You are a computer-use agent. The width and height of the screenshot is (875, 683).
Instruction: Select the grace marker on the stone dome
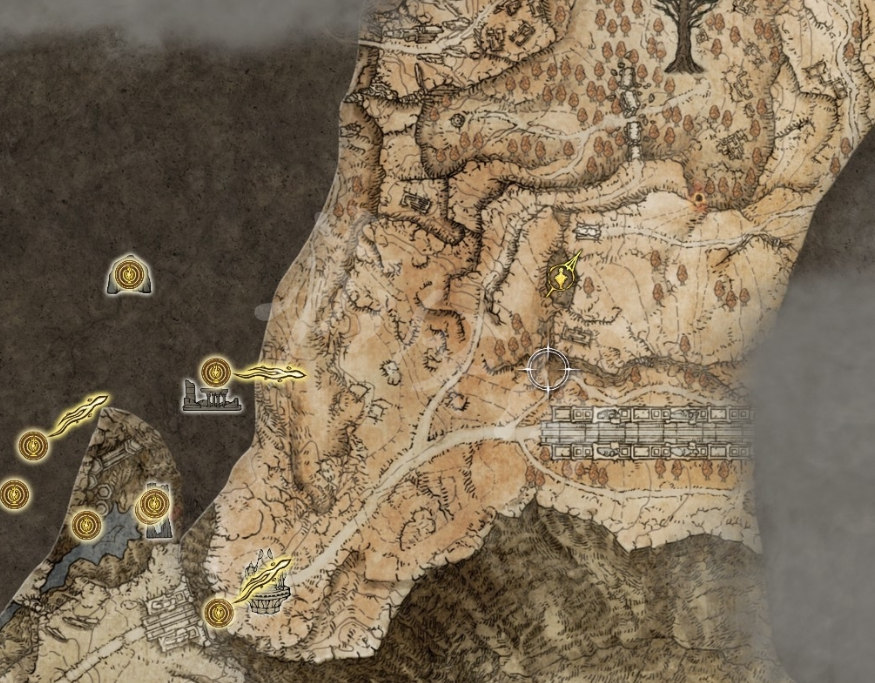129,273
